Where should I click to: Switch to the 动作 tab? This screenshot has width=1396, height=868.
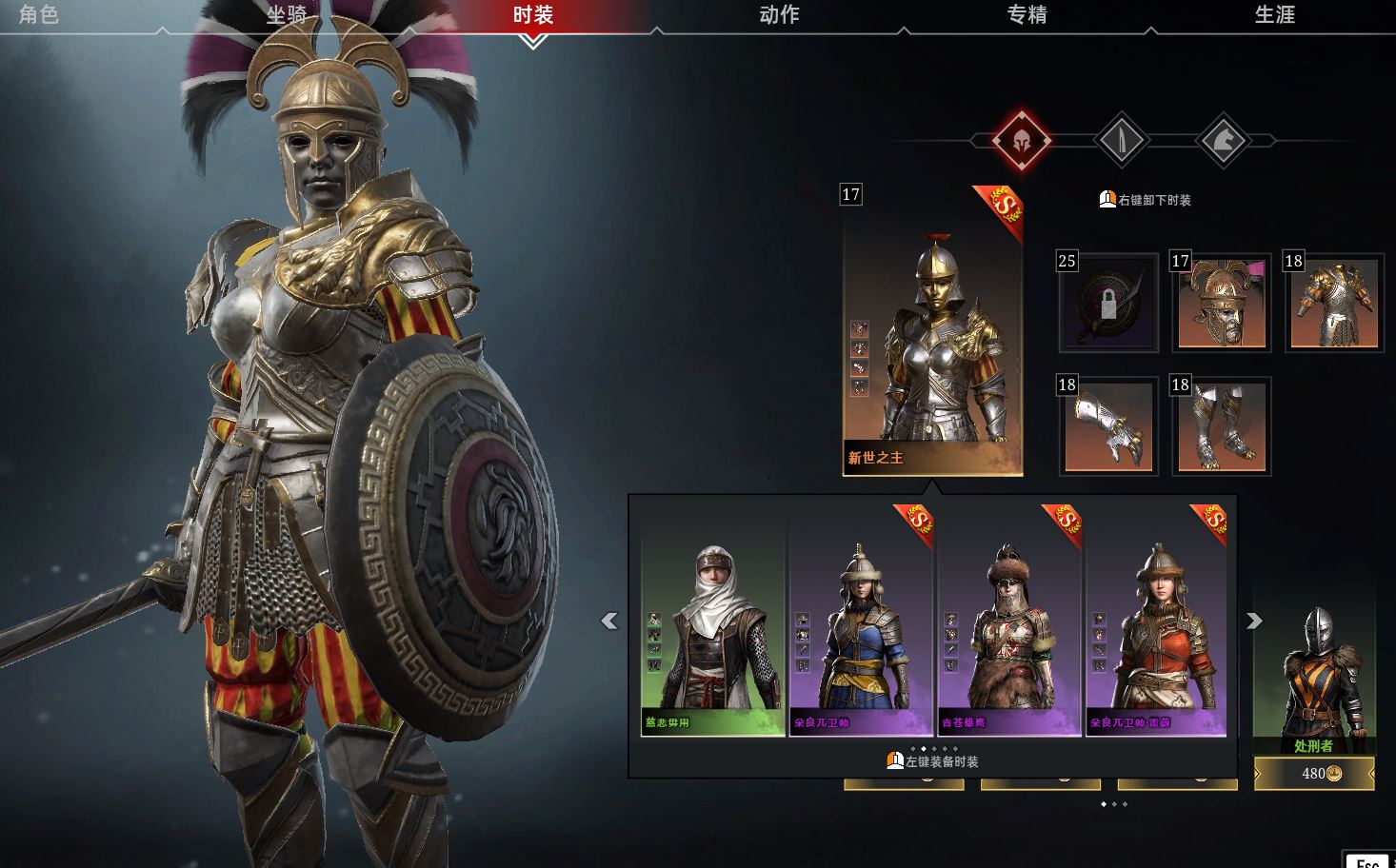[779, 14]
